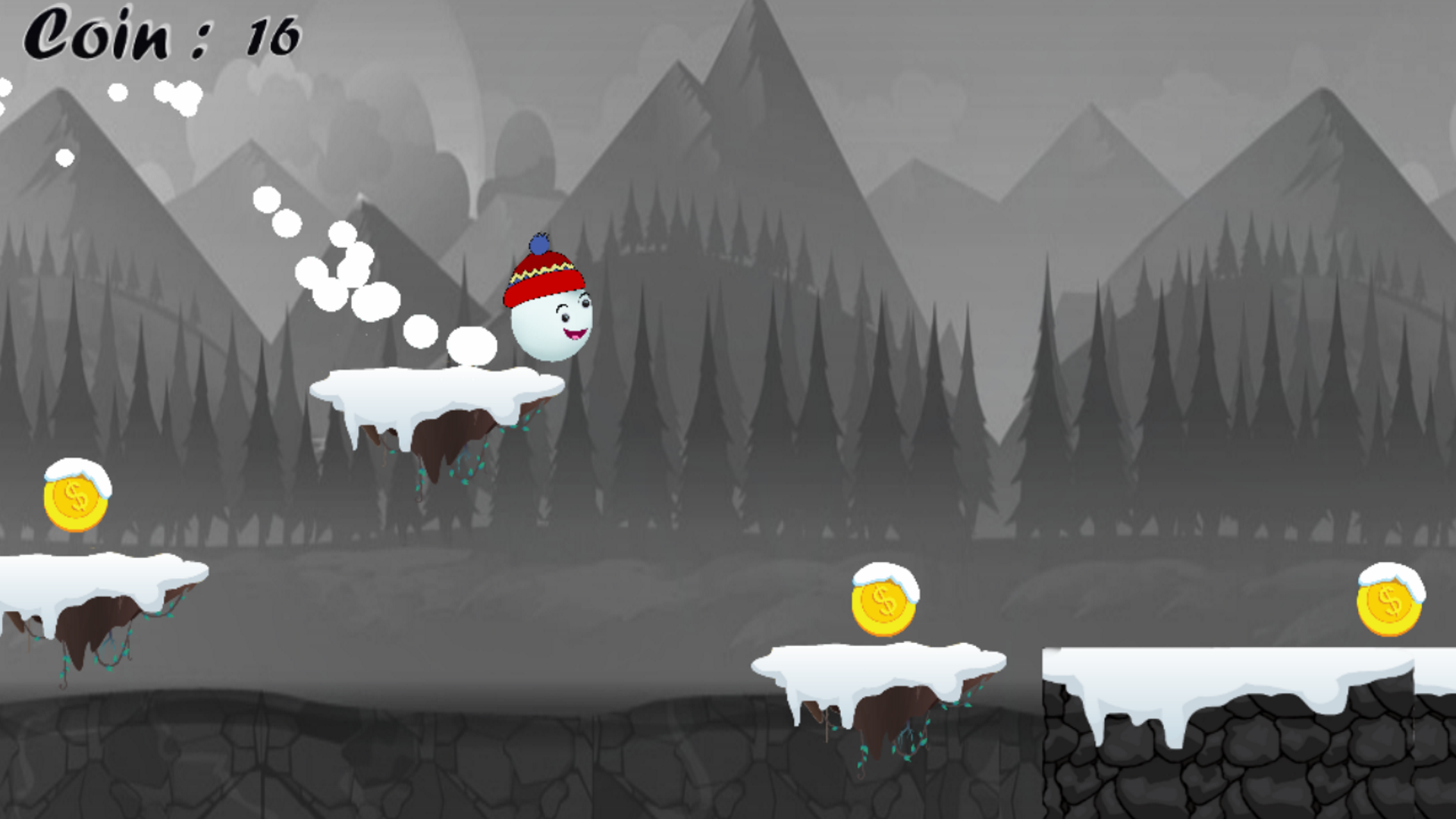Collect the coin on the left platform

76,504
